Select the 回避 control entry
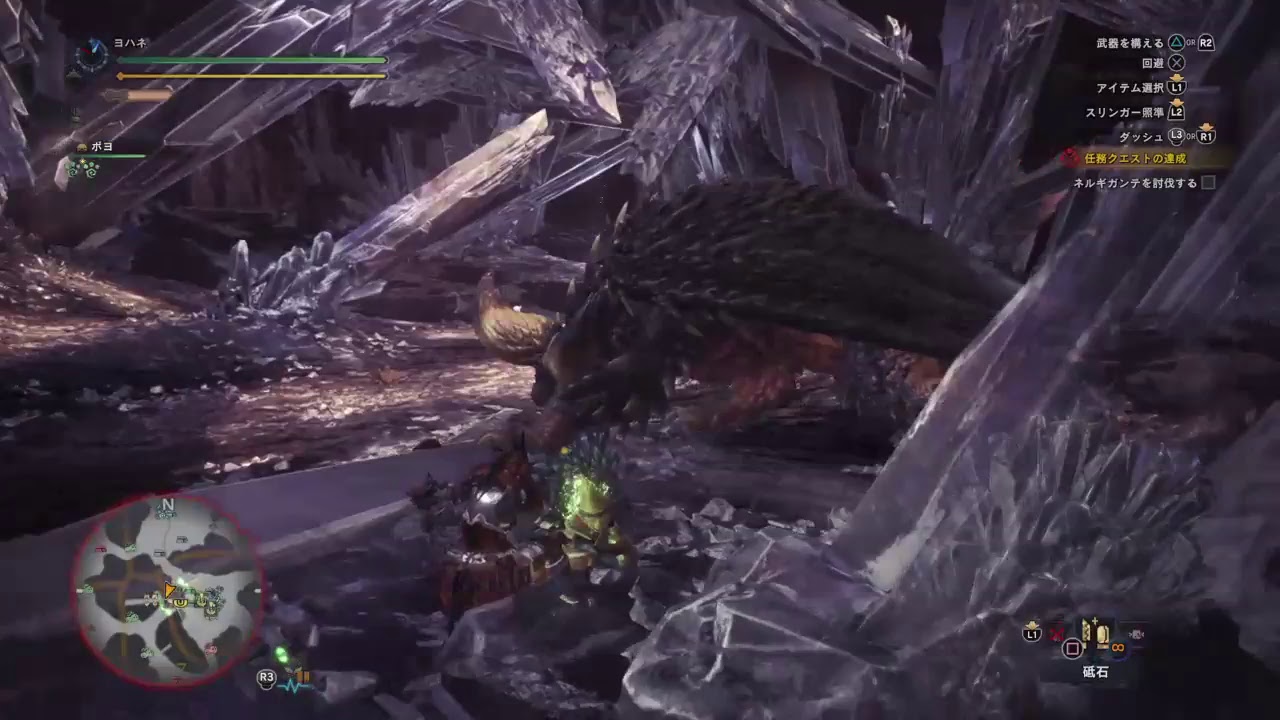This screenshot has width=1280, height=720. click(1154, 63)
